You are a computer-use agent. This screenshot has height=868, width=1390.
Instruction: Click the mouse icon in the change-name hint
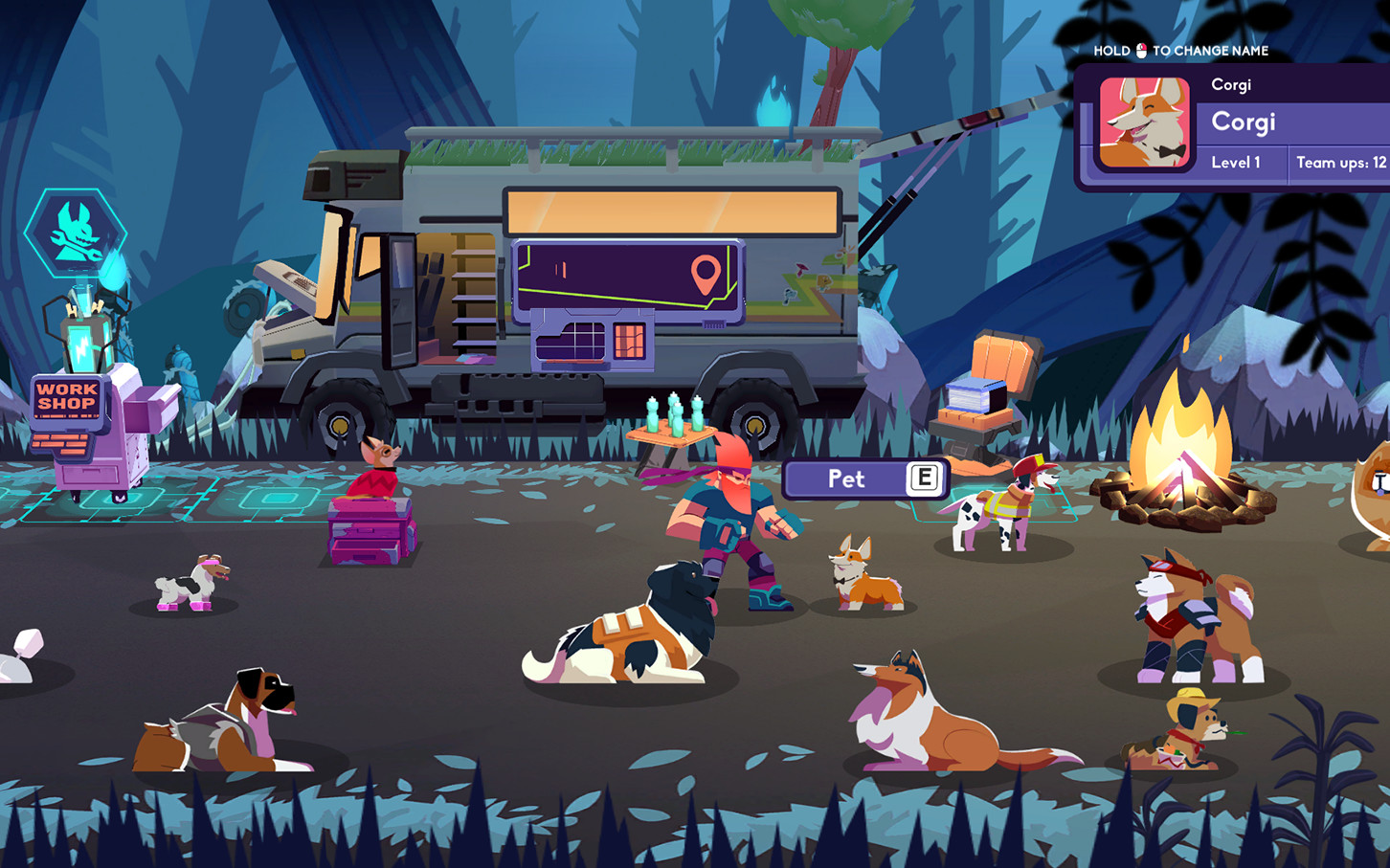tap(1141, 50)
